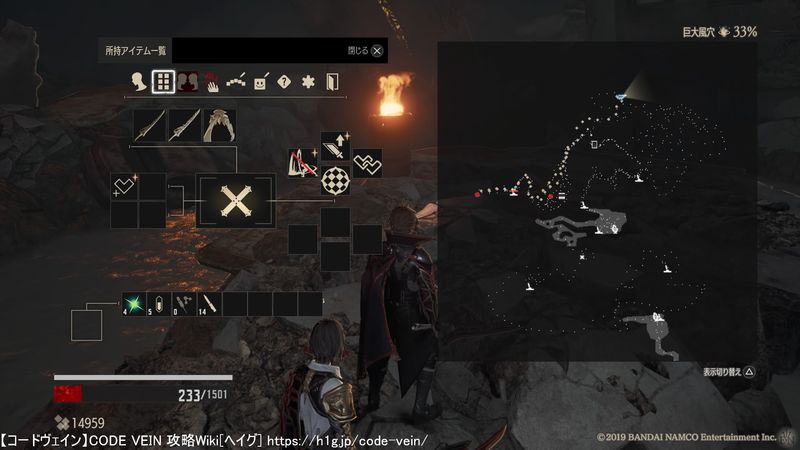The image size is (800, 450).
Task: Select the grid-shaped item list tab
Action: (163, 82)
